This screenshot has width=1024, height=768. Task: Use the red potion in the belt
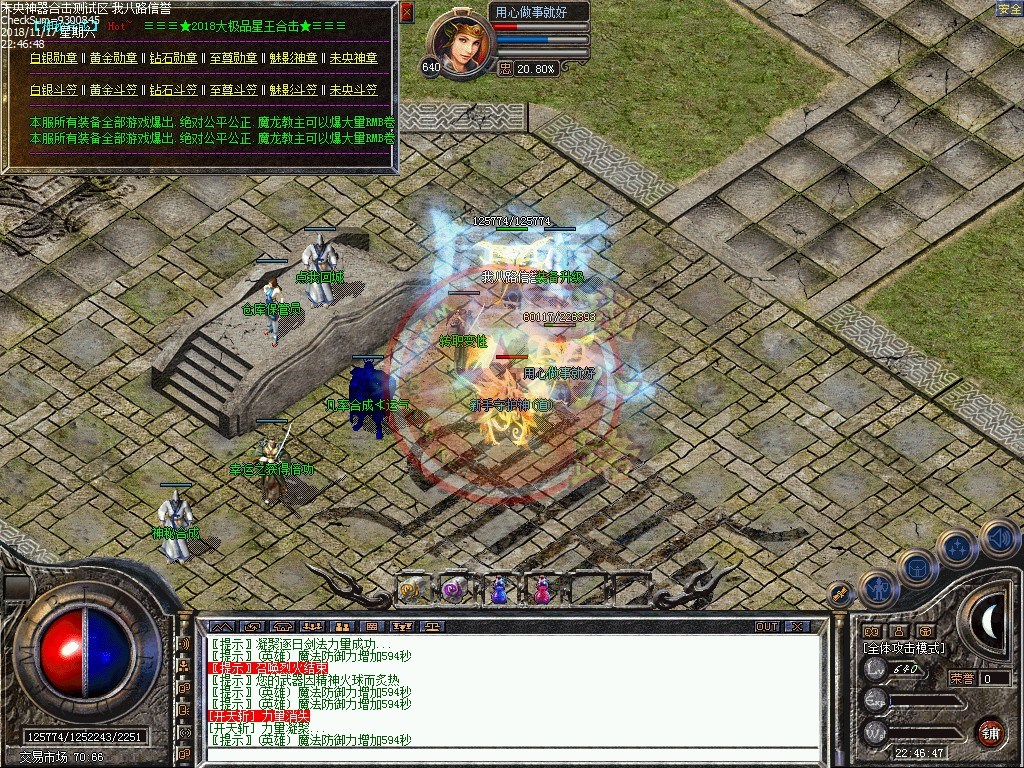541,591
